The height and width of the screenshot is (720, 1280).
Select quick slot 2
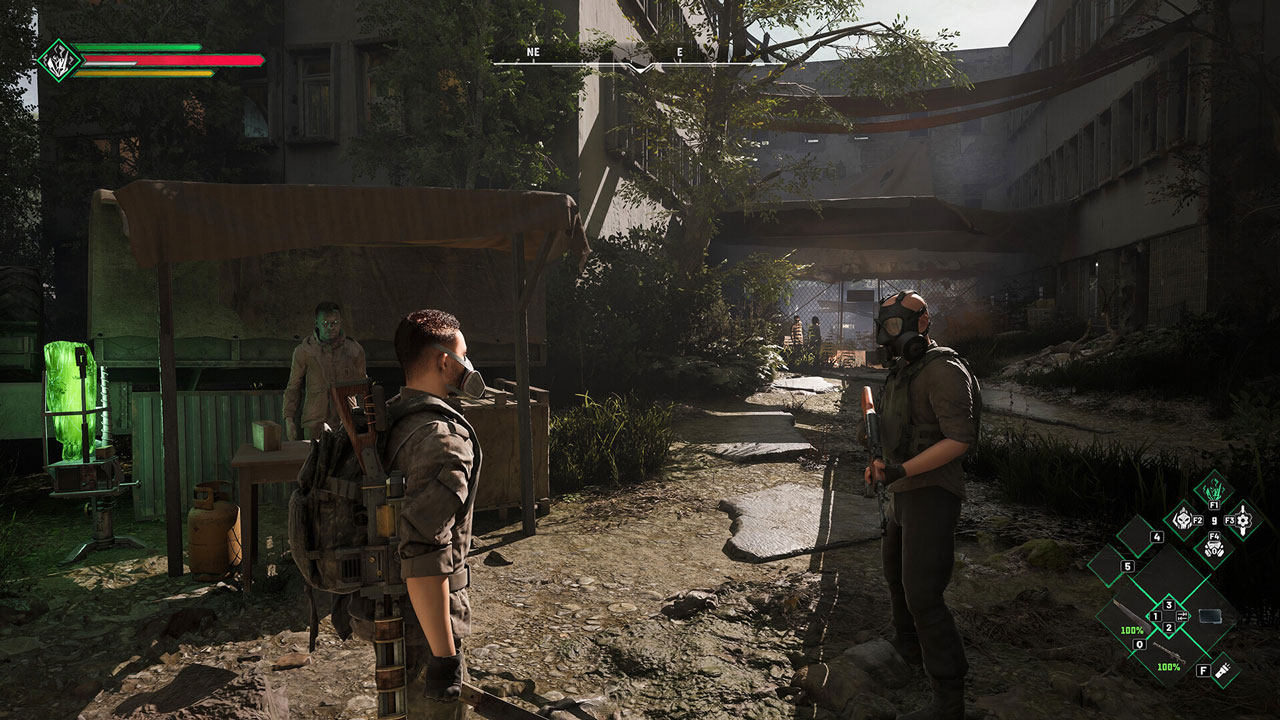click(x=1169, y=627)
